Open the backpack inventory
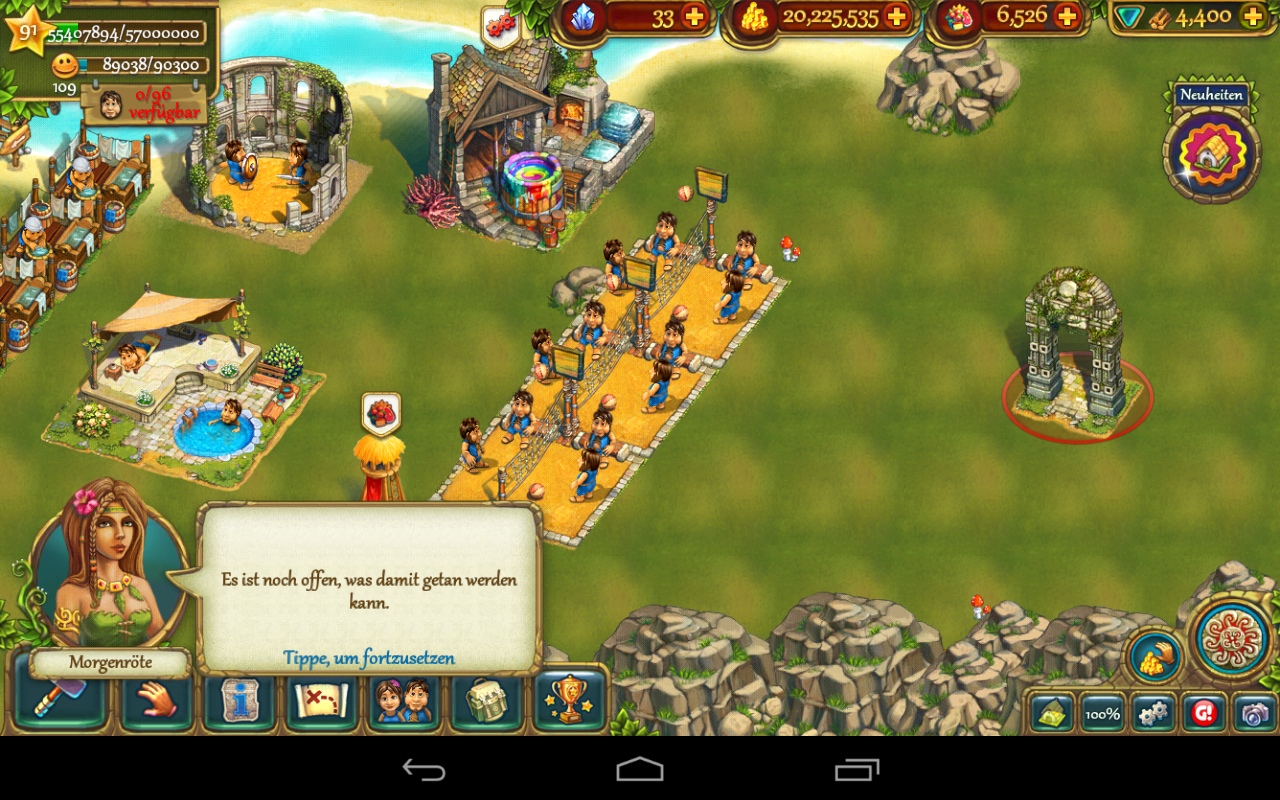1280x800 pixels. tap(487, 700)
